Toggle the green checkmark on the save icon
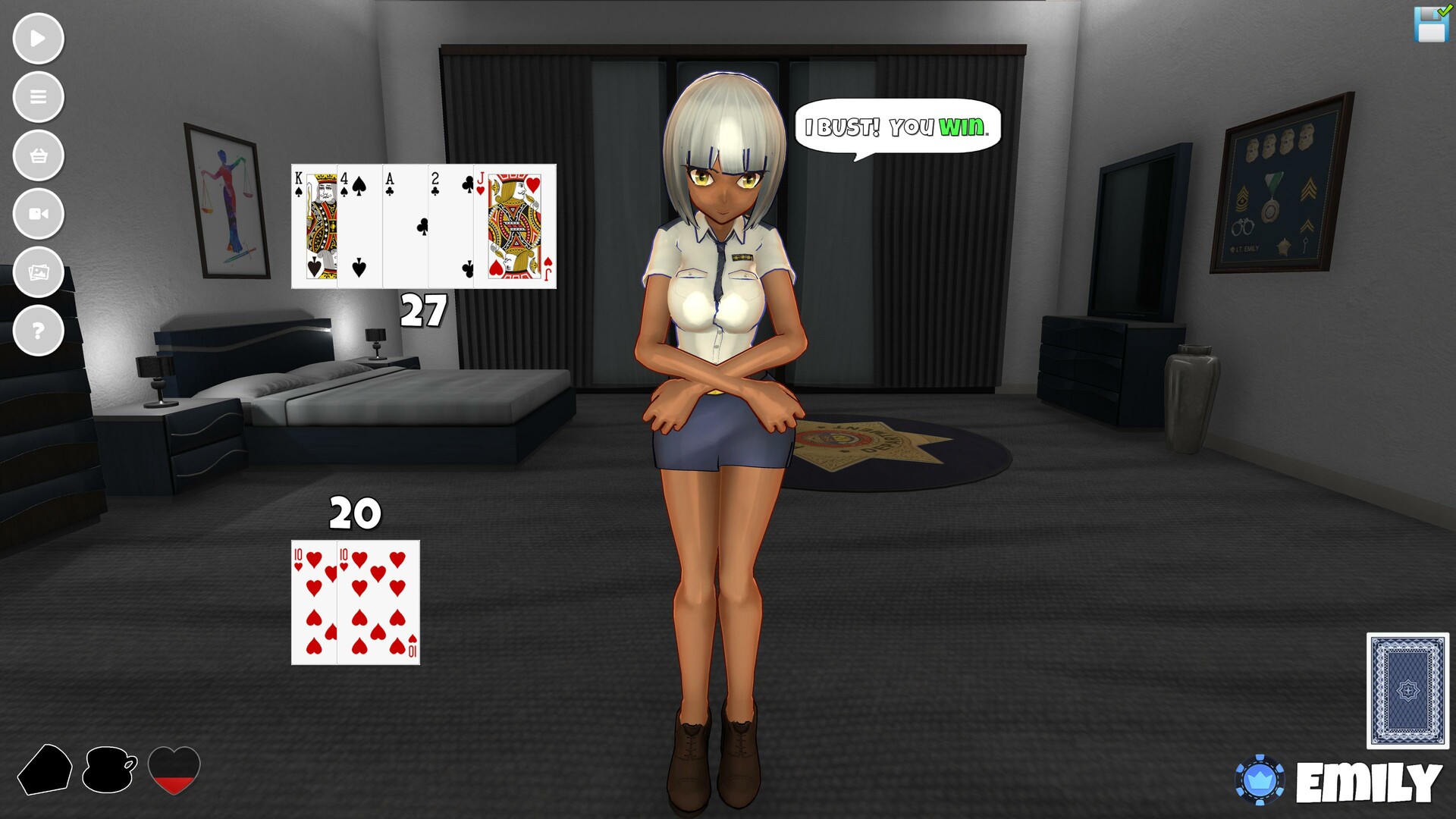The width and height of the screenshot is (1456, 819). pos(1443,11)
